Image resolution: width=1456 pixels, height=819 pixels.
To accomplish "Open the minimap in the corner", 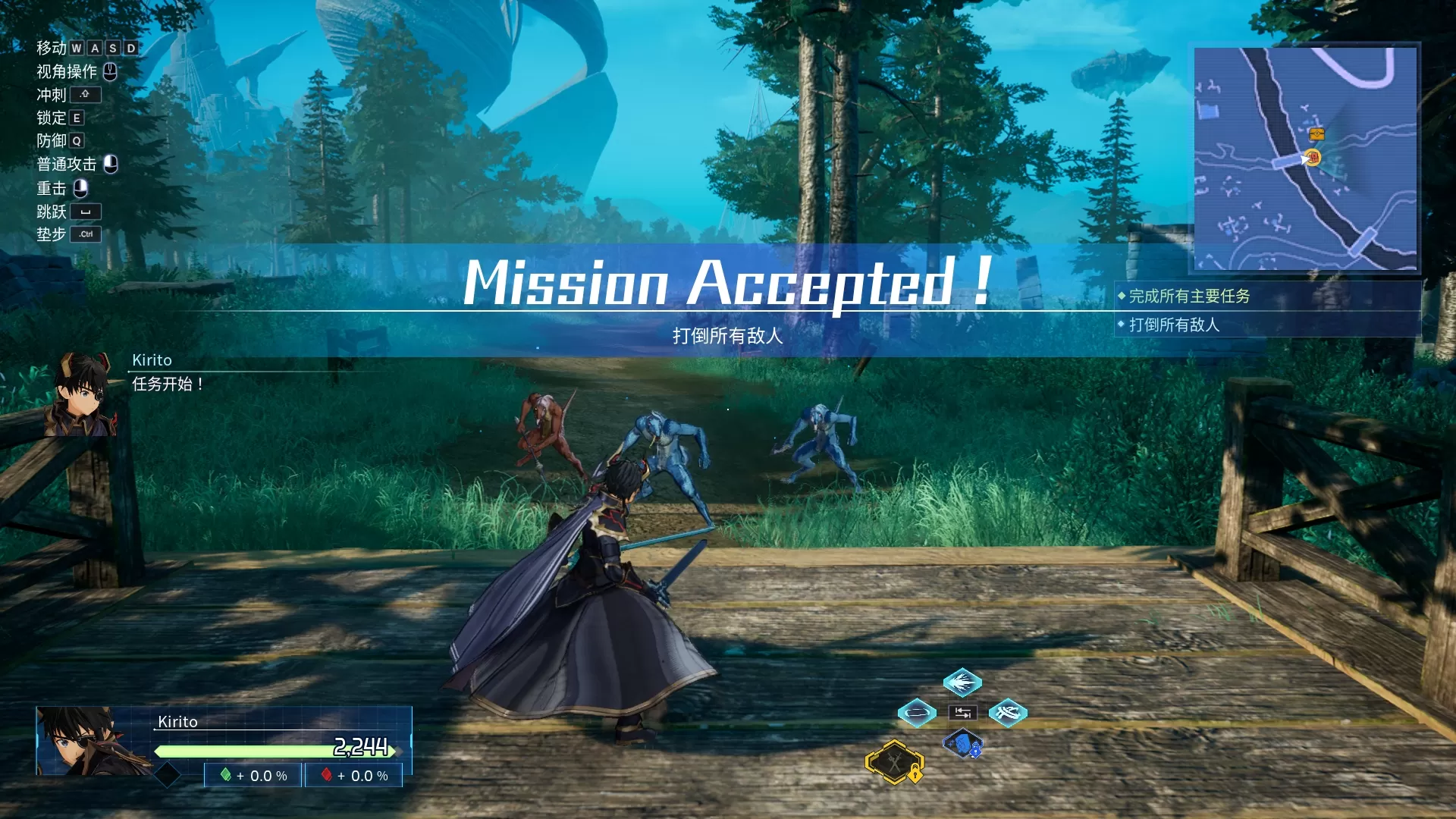I will (1305, 158).
